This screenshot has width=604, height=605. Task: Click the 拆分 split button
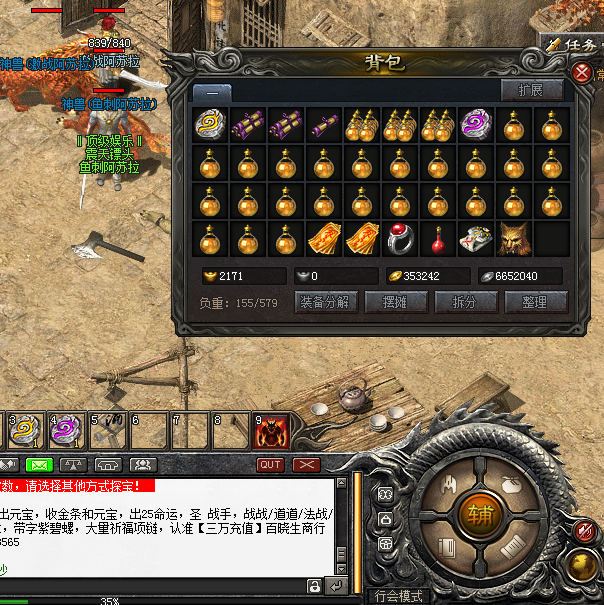(464, 301)
